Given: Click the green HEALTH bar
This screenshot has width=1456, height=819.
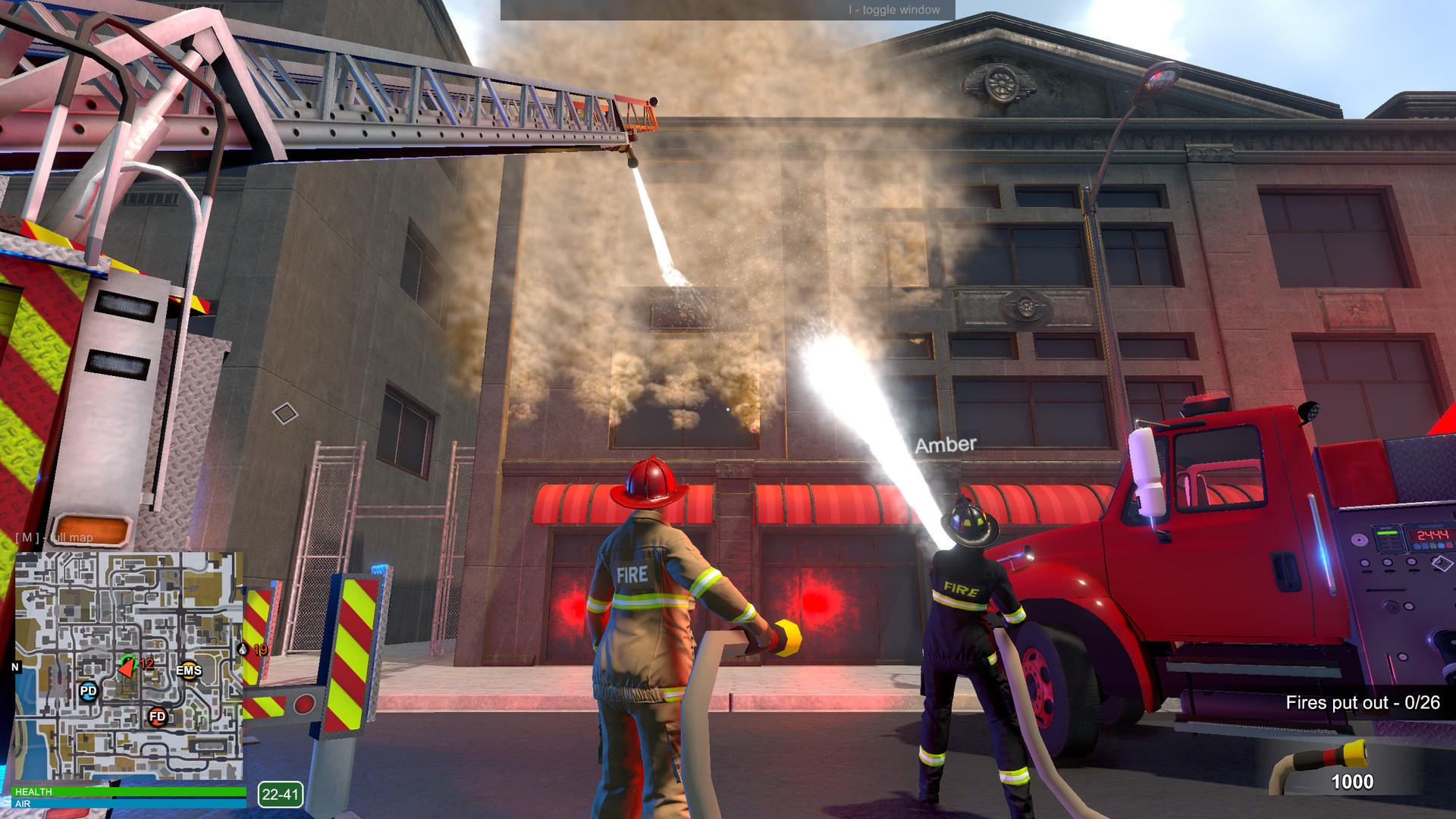Looking at the screenshot, I should pyautogui.click(x=128, y=790).
